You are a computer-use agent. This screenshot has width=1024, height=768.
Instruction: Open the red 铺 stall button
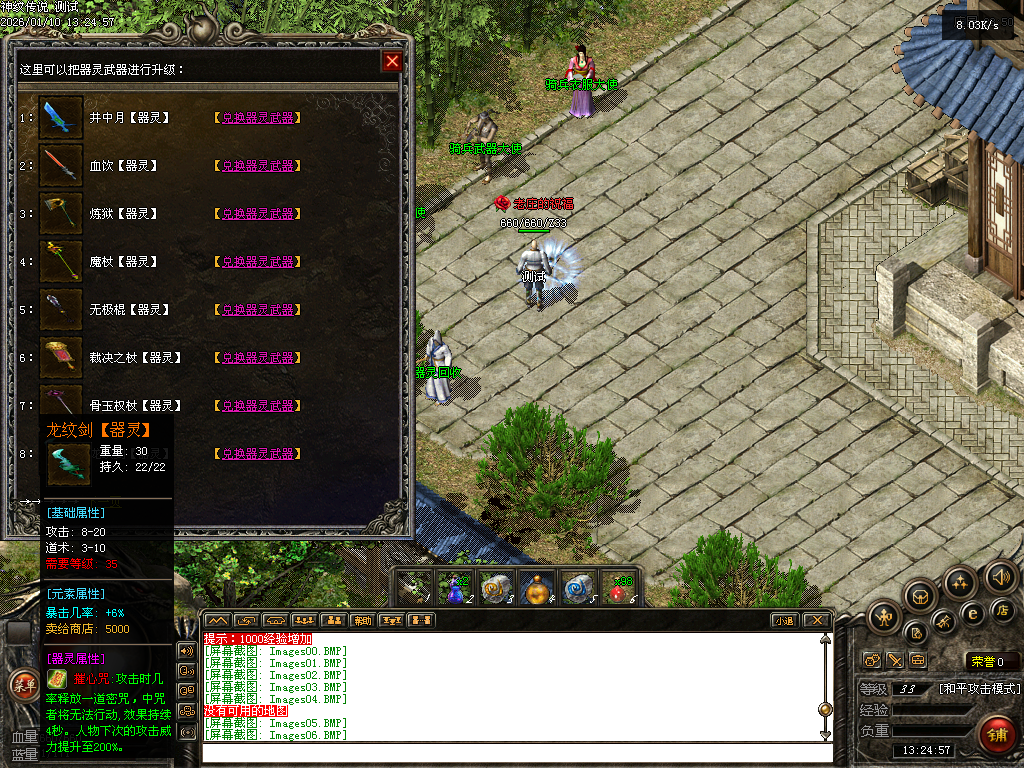[x=996, y=735]
